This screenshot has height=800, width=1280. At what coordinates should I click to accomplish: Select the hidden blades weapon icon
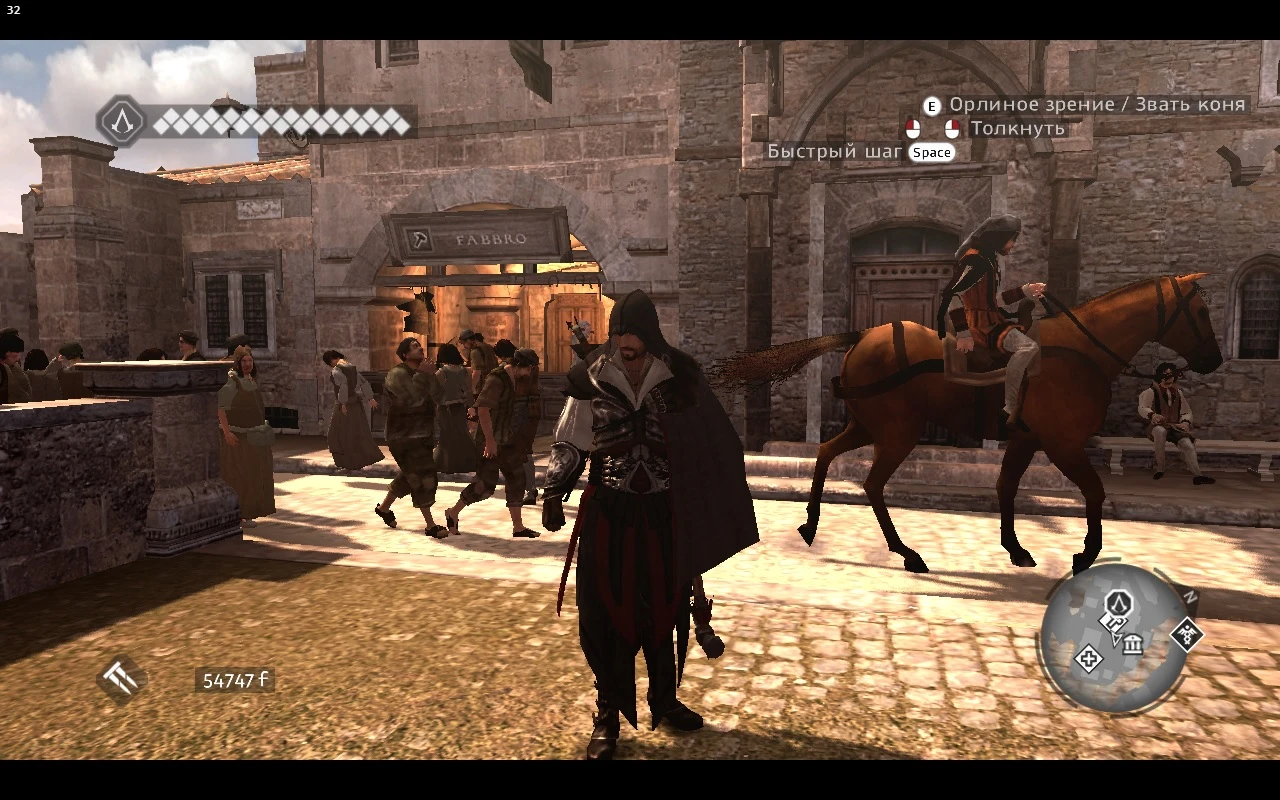coord(120,679)
